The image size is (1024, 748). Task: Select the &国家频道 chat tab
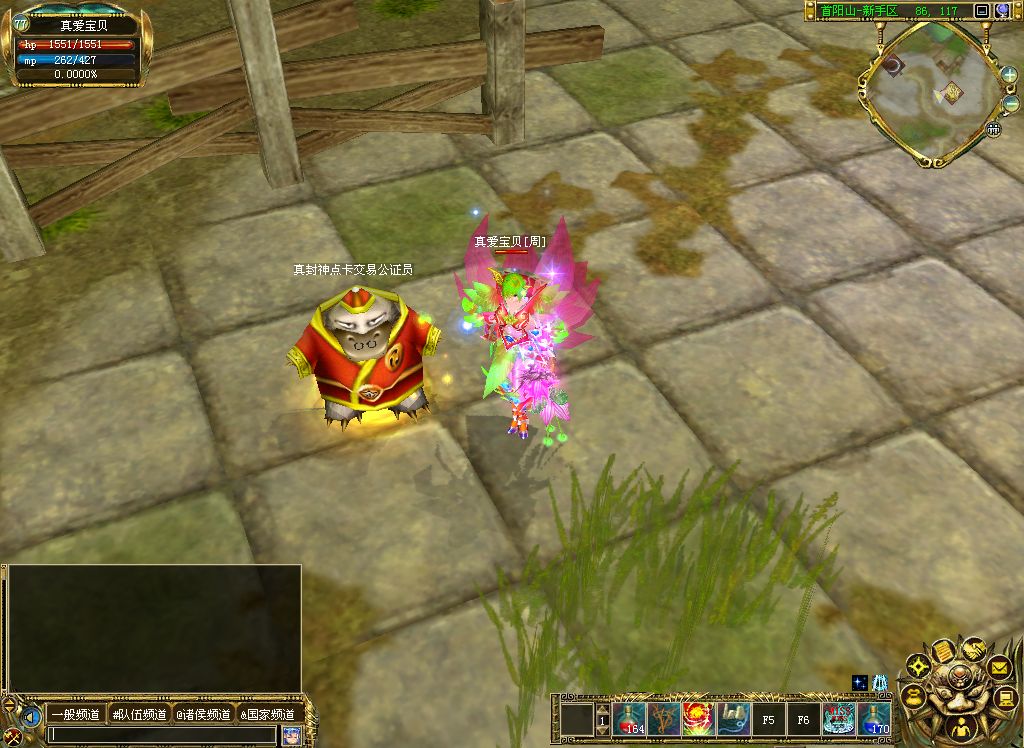(267, 714)
